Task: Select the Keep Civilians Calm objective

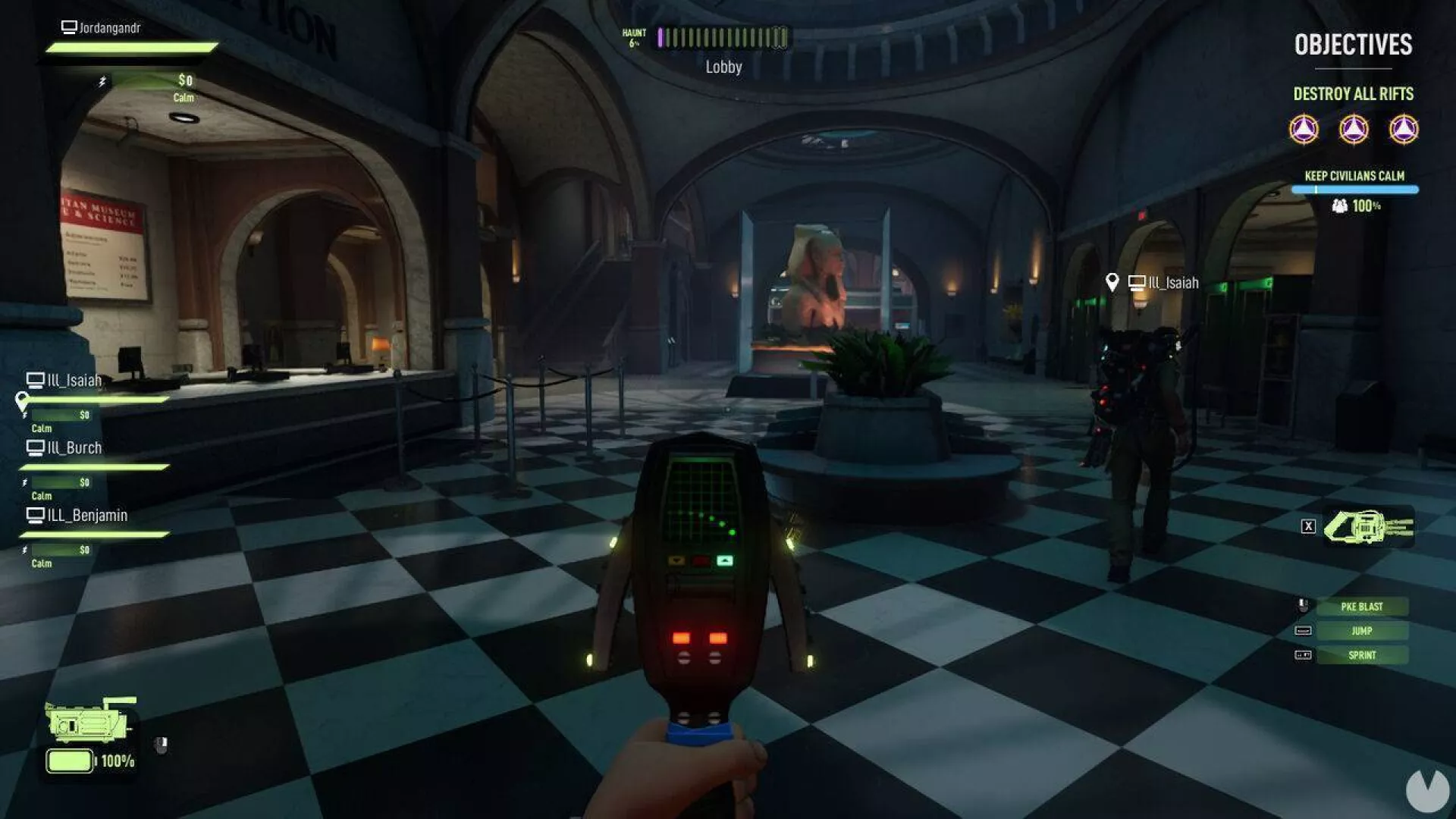Action: click(1354, 176)
